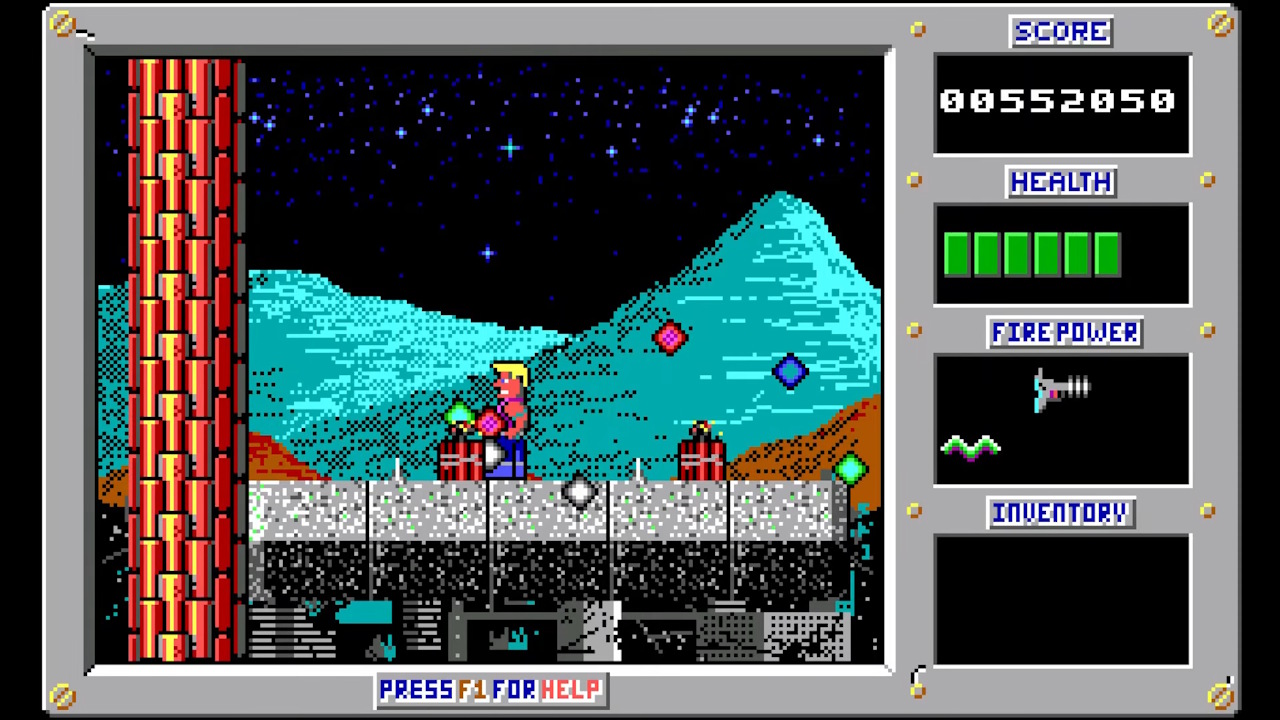Image resolution: width=1280 pixels, height=720 pixels.
Task: Click the green gem near Duke's head
Action: [458, 413]
